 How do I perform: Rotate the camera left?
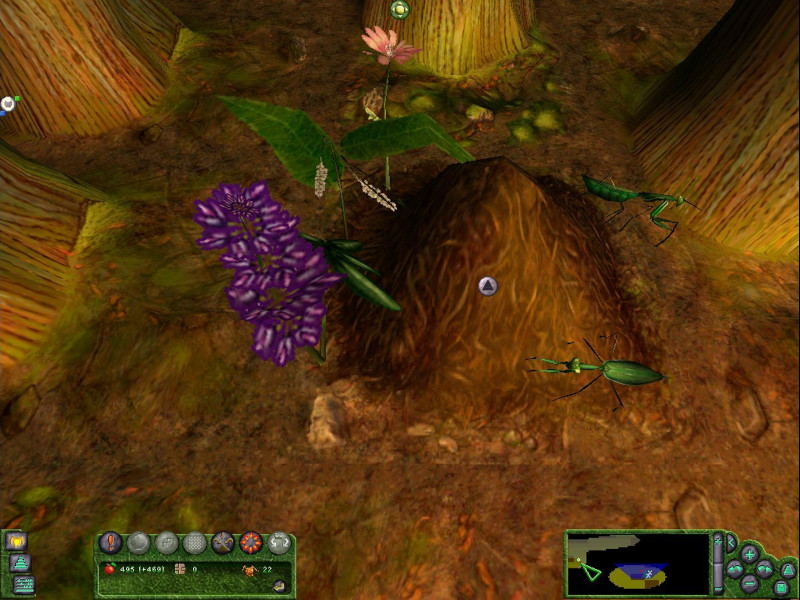pos(735,569)
